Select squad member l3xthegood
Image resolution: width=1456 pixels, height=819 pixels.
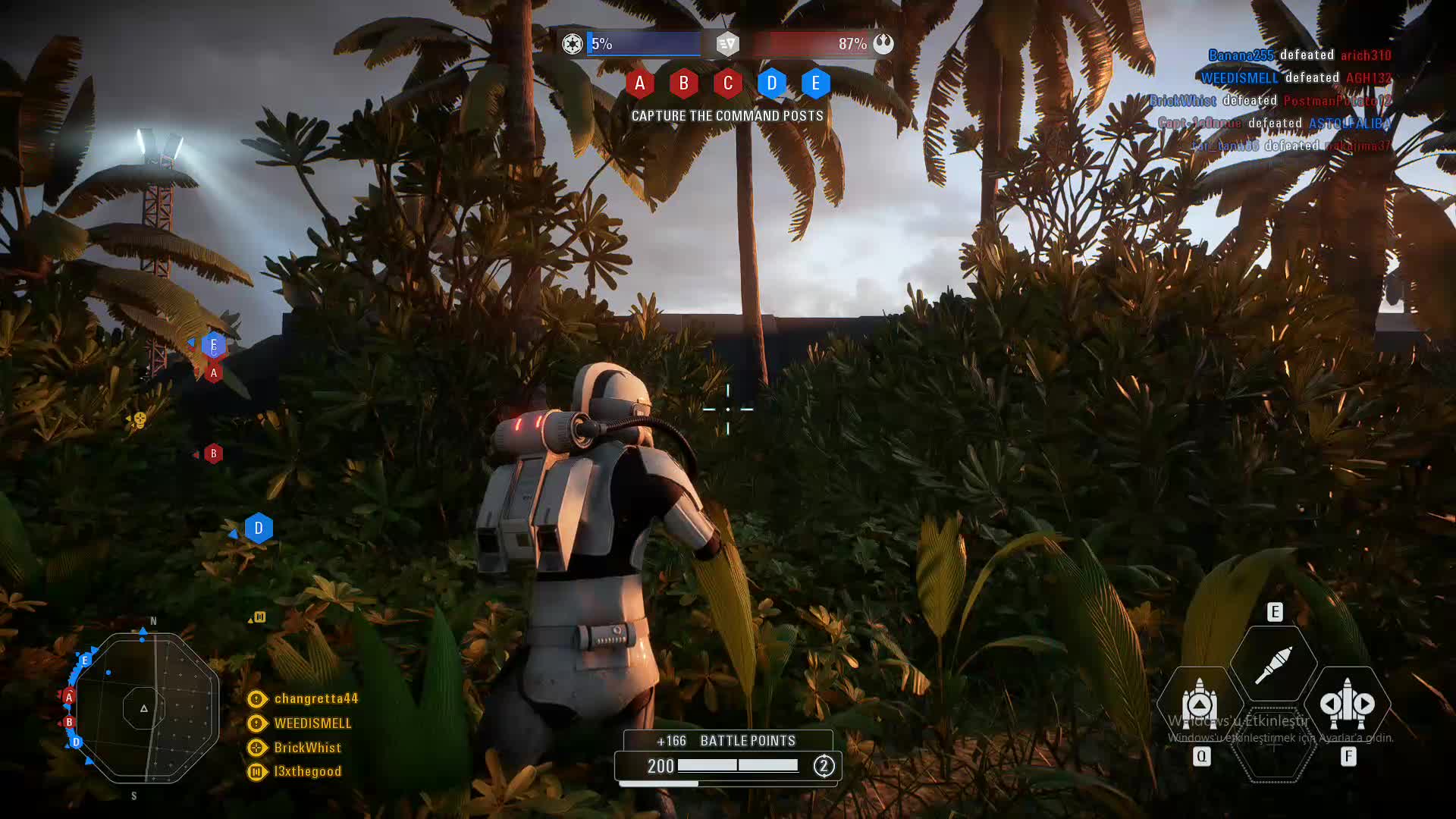(307, 771)
